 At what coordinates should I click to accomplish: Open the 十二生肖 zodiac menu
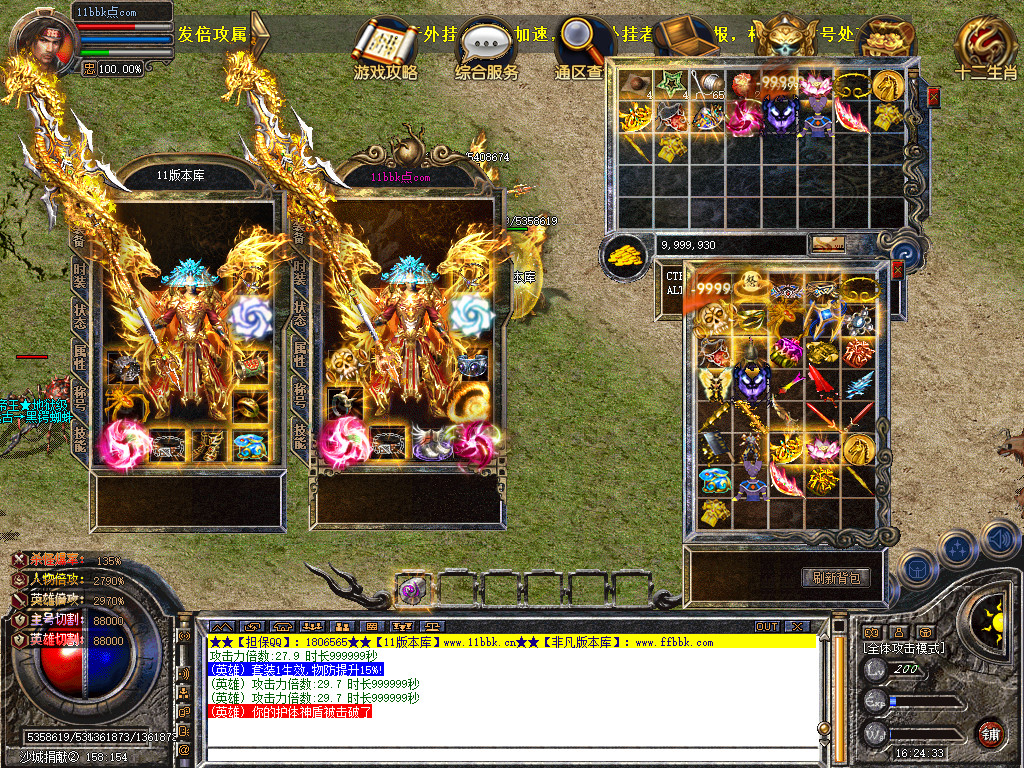point(985,48)
